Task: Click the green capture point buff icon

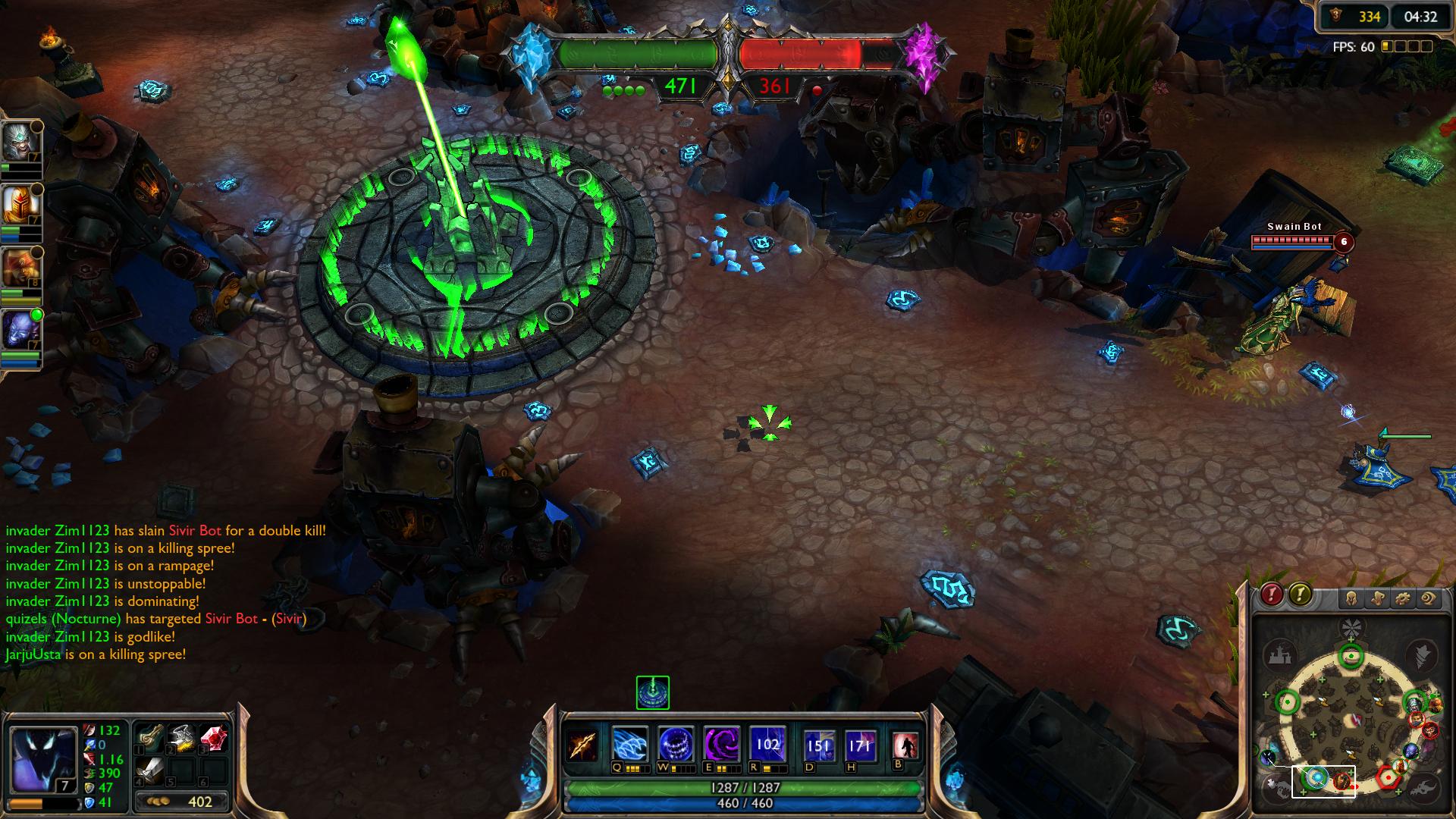Action: click(652, 692)
